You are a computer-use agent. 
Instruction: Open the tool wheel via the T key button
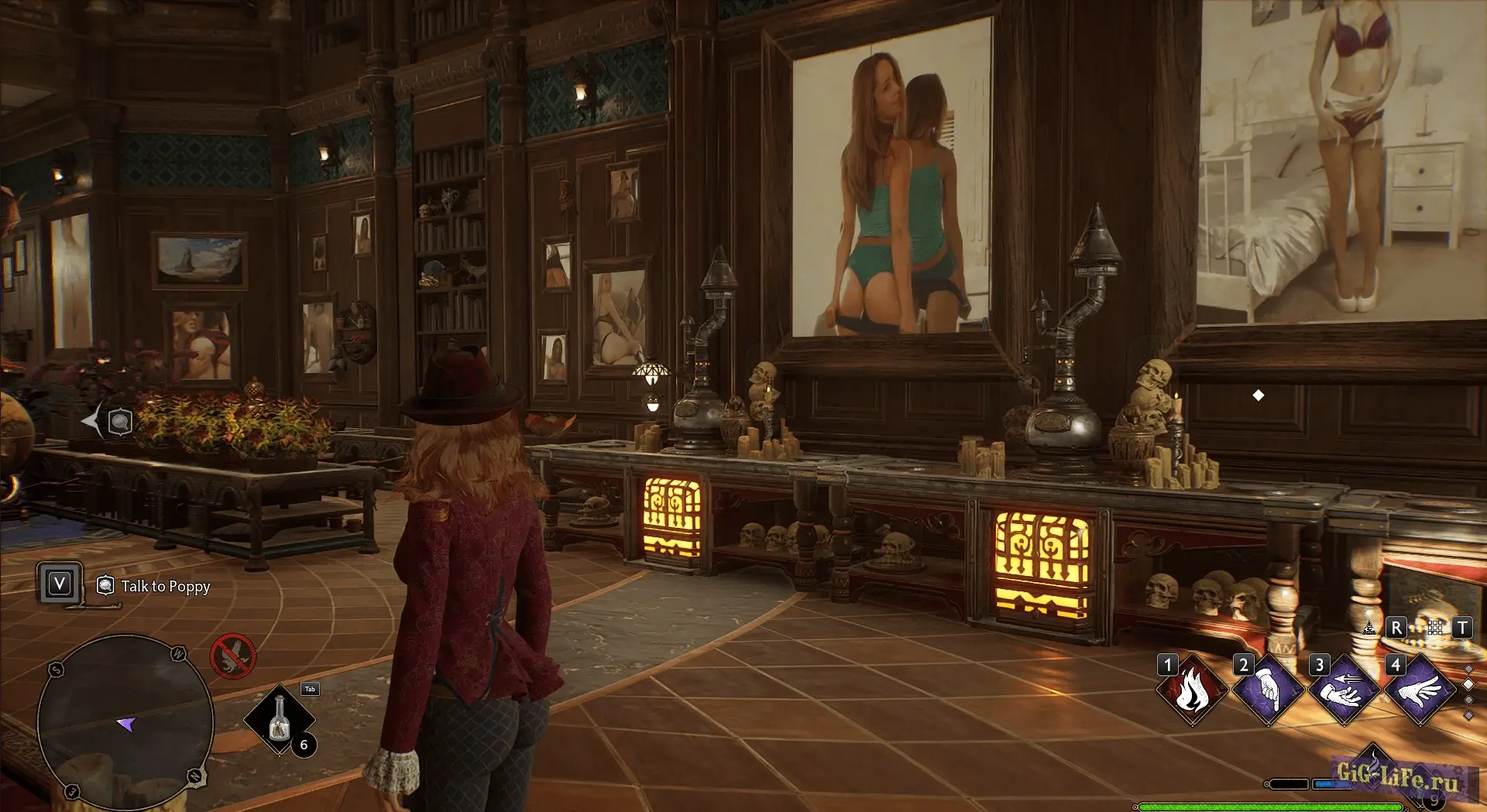[1461, 629]
